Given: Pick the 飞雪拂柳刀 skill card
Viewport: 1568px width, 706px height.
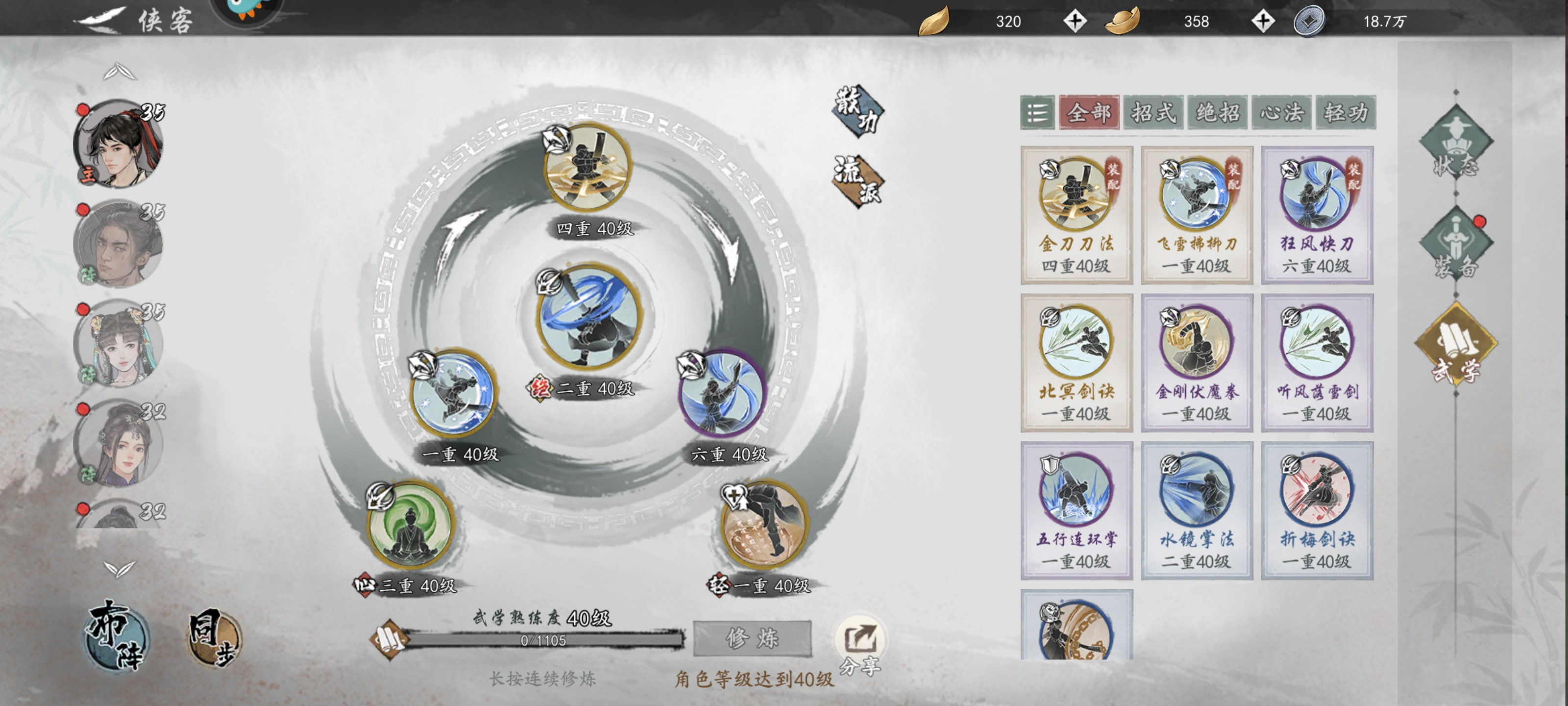Looking at the screenshot, I should 1196,215.
